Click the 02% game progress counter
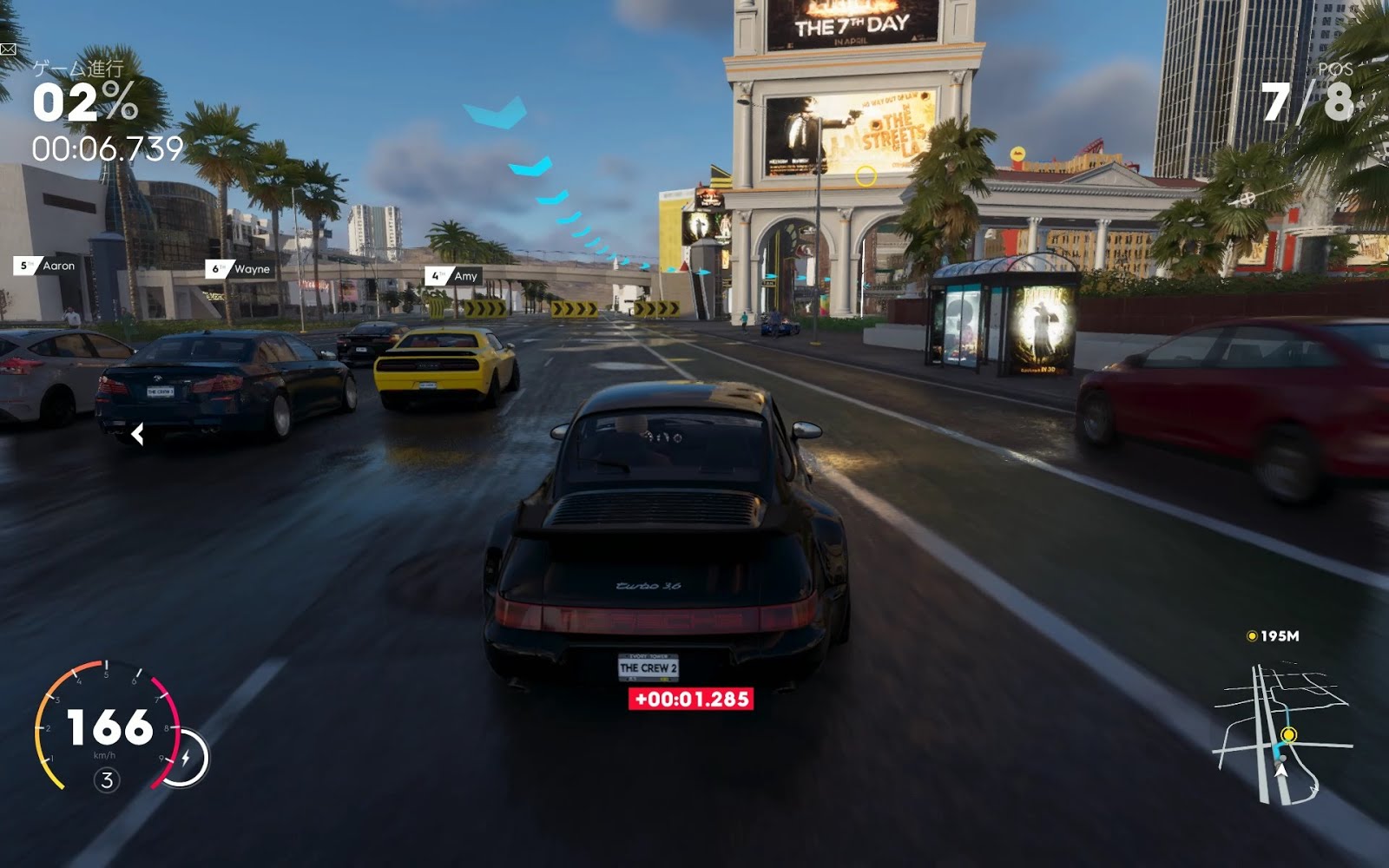The image size is (1389, 868). 82,104
